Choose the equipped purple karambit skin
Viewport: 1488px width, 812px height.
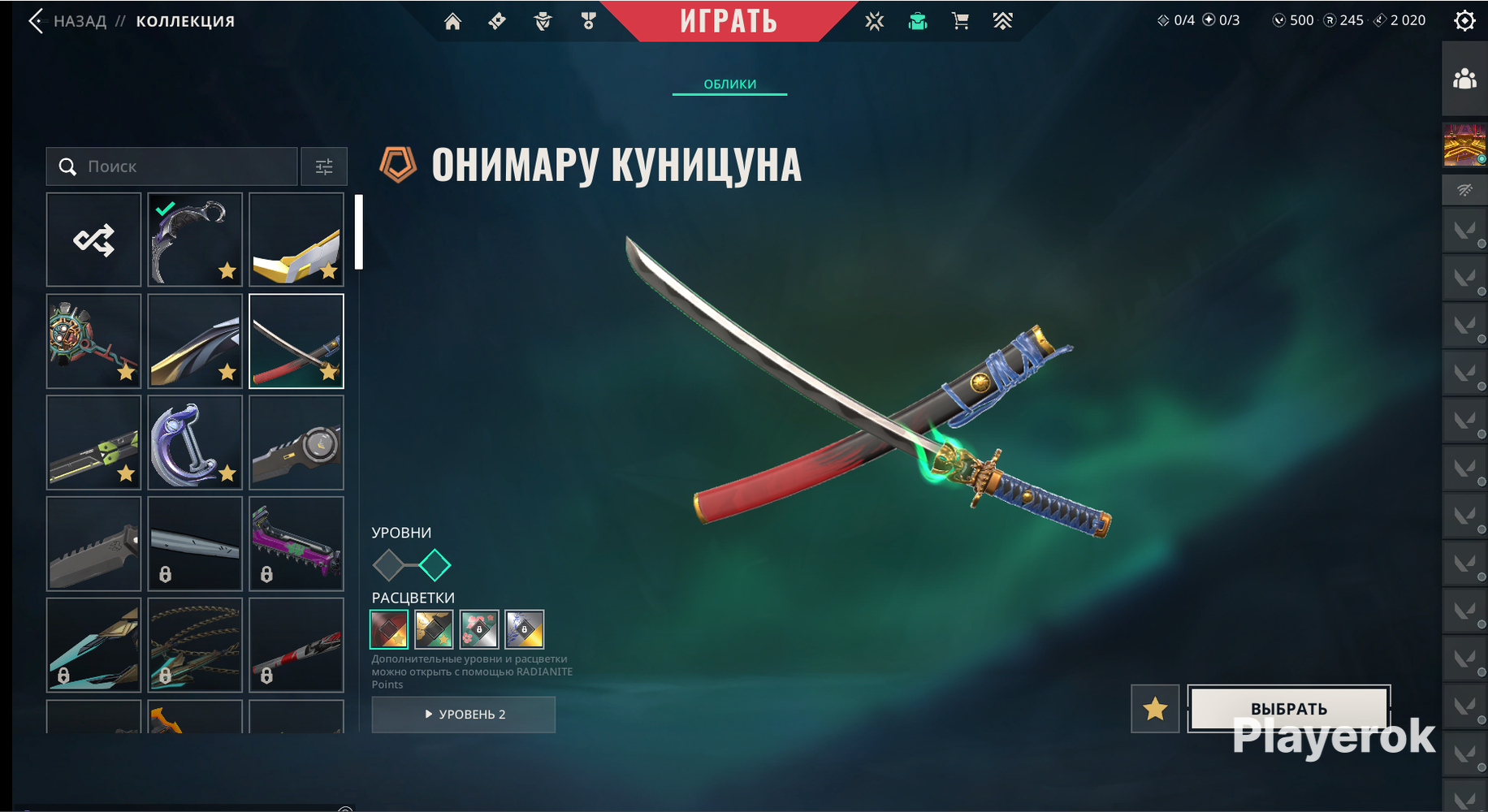point(195,240)
